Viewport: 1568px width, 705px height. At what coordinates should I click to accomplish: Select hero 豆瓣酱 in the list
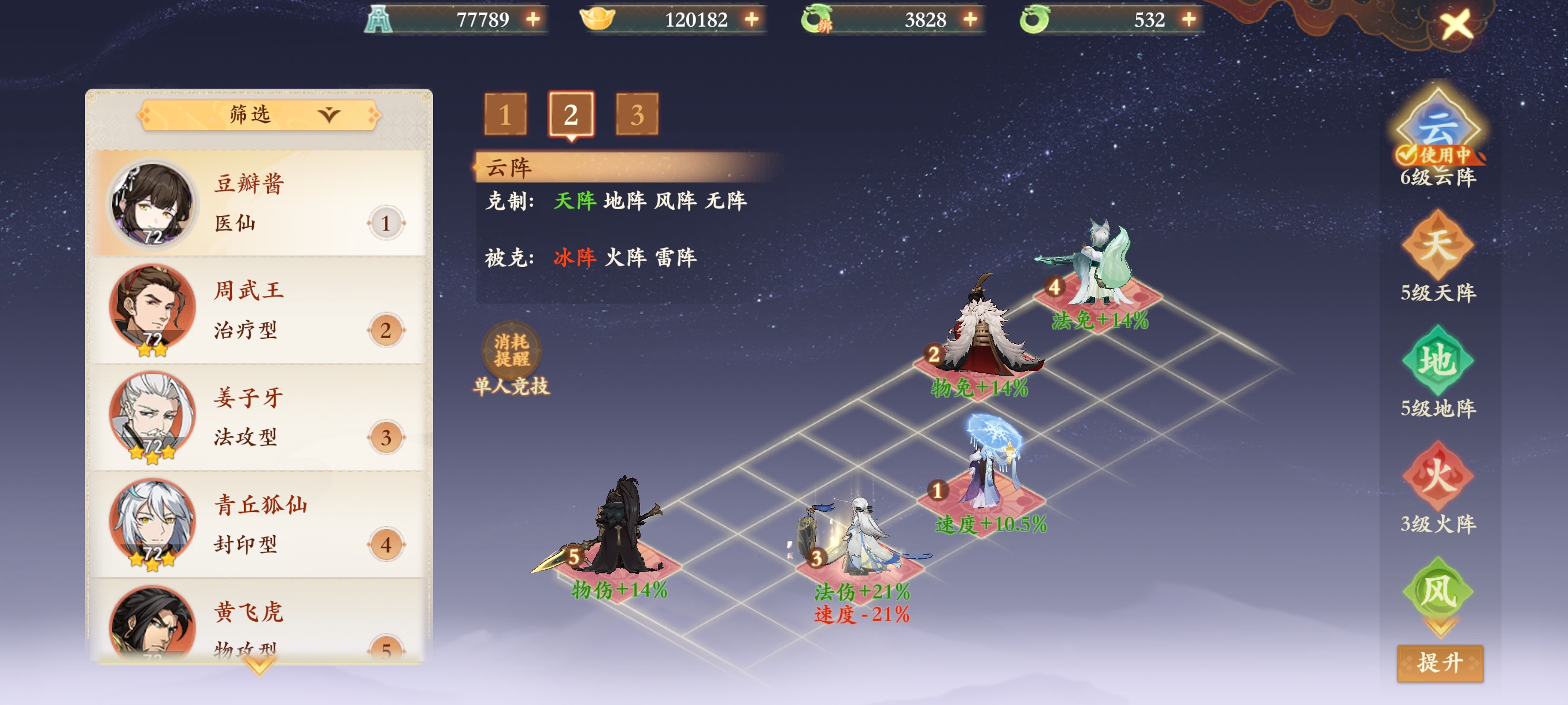257,203
